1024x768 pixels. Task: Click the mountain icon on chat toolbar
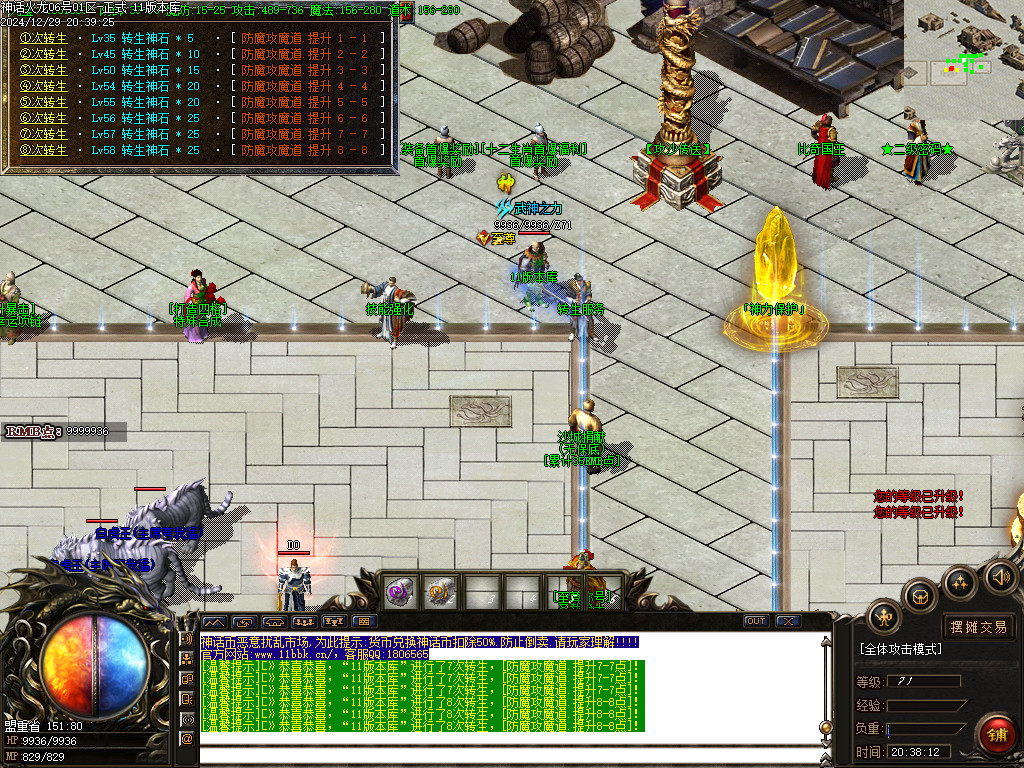tap(216, 621)
